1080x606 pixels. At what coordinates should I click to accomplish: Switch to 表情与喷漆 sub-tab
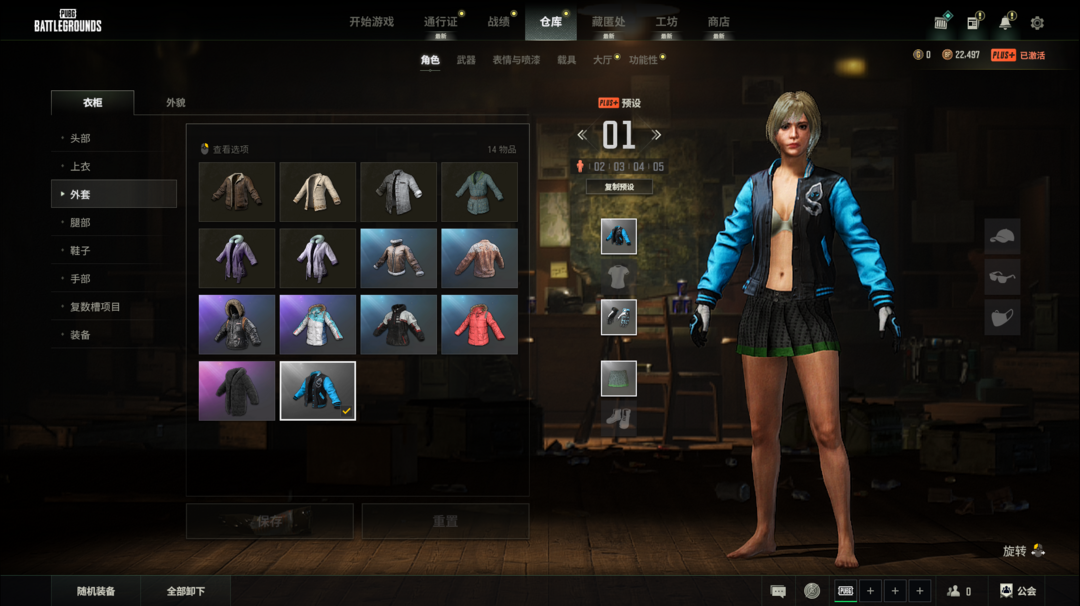[x=516, y=60]
